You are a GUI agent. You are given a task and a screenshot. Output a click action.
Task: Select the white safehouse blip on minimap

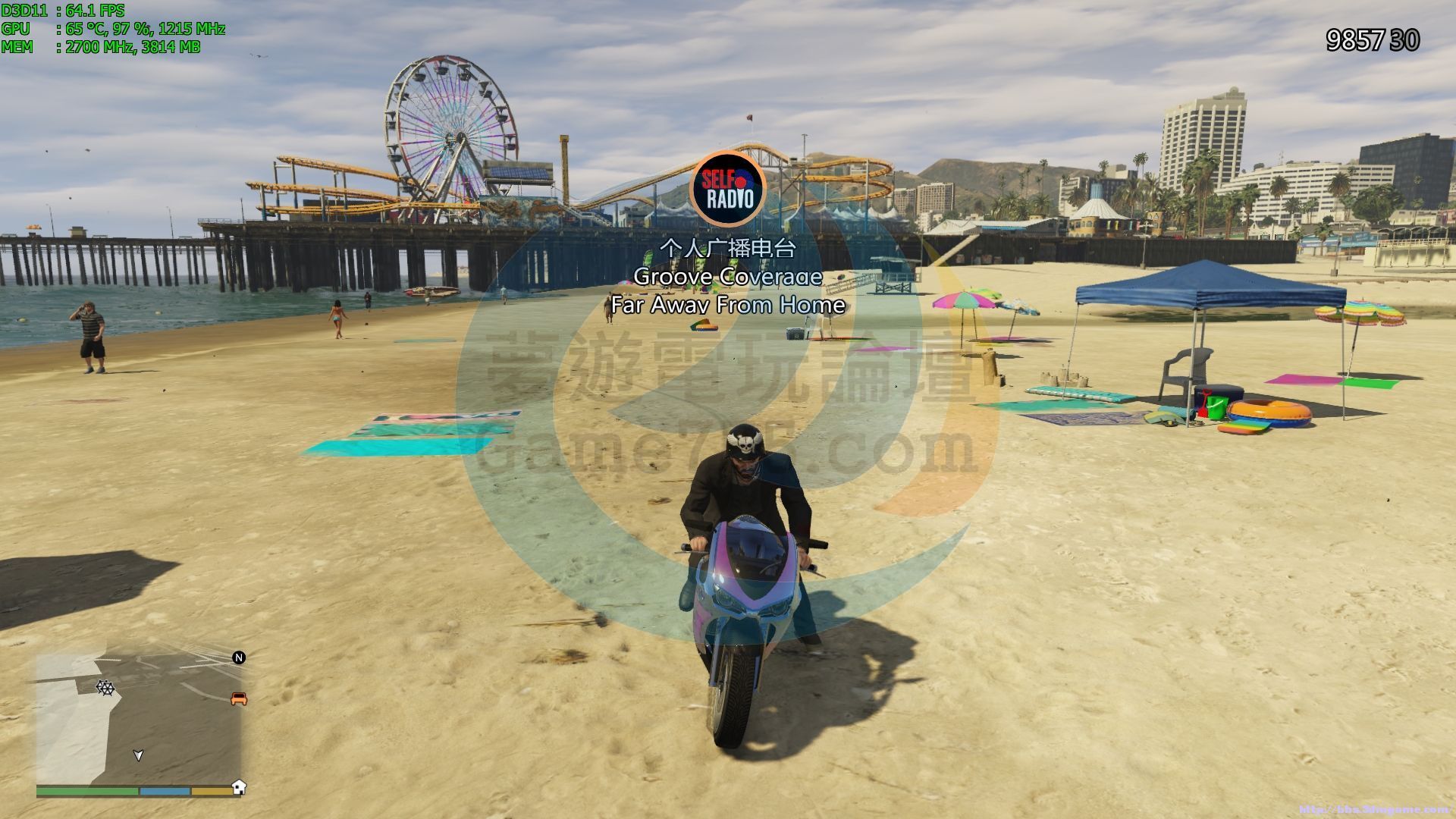tap(239, 786)
